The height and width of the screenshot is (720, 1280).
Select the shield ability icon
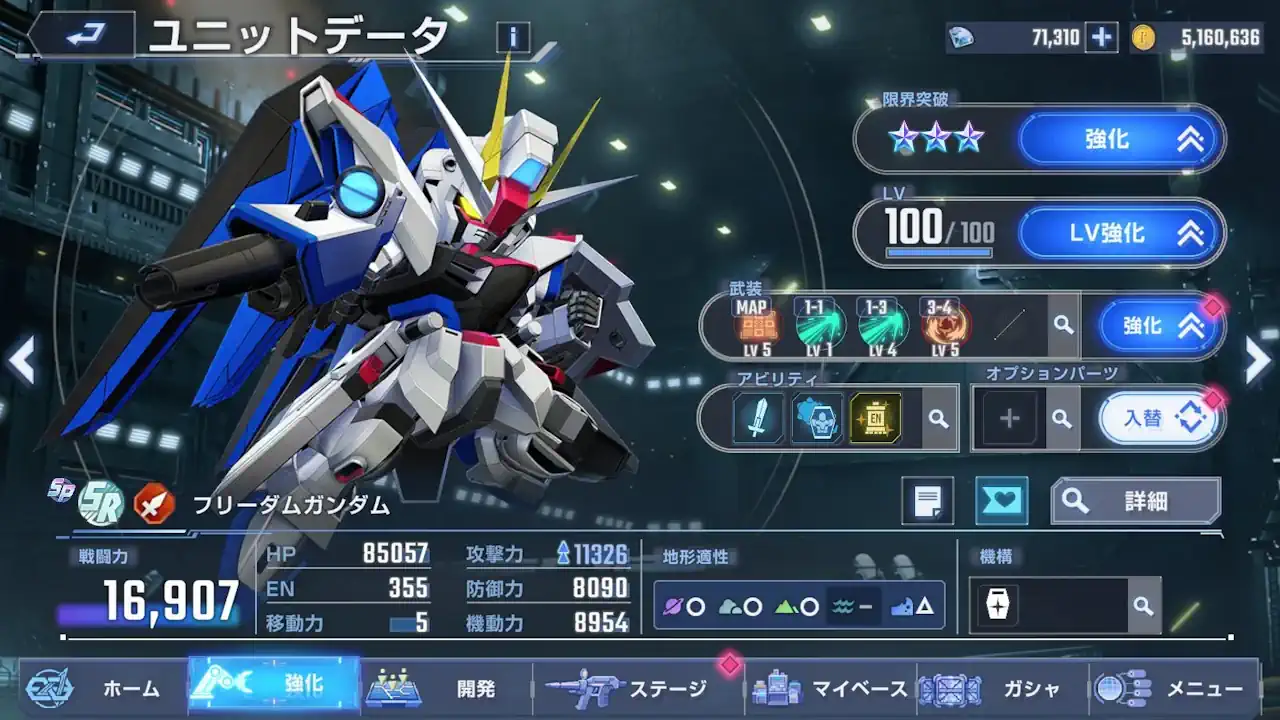[x=818, y=417]
